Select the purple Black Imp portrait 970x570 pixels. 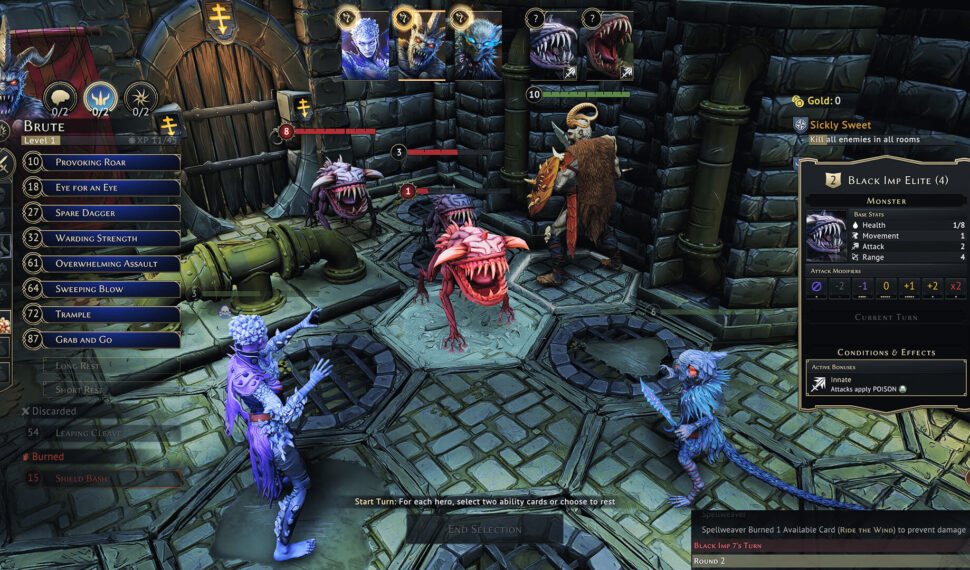[553, 46]
